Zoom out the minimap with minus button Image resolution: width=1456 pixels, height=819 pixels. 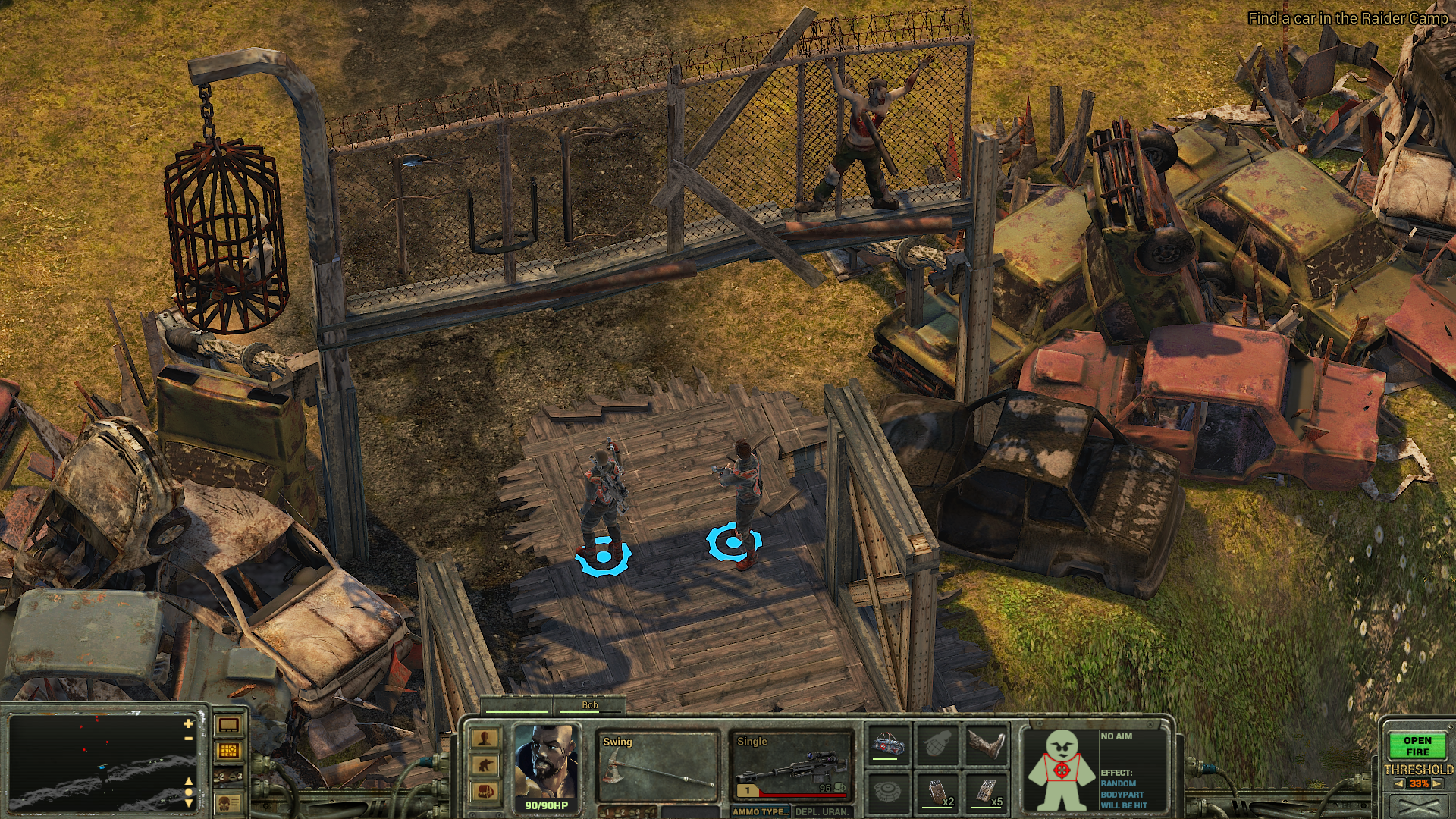(188, 739)
